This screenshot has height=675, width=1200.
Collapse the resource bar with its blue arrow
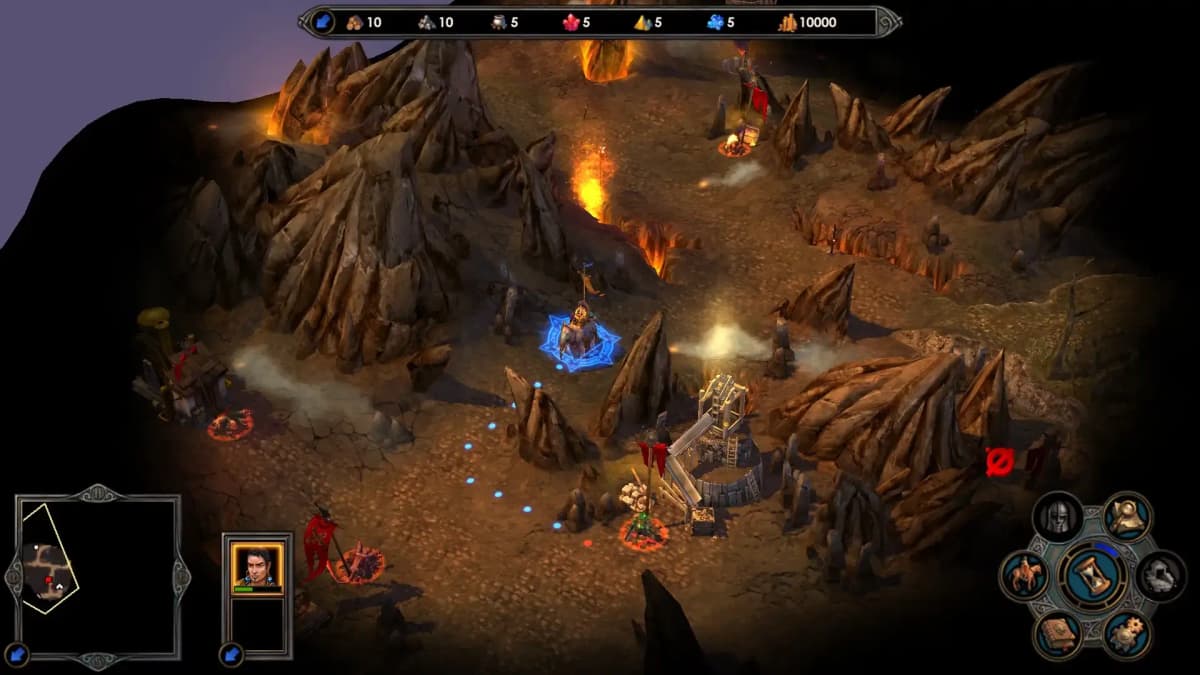(322, 21)
